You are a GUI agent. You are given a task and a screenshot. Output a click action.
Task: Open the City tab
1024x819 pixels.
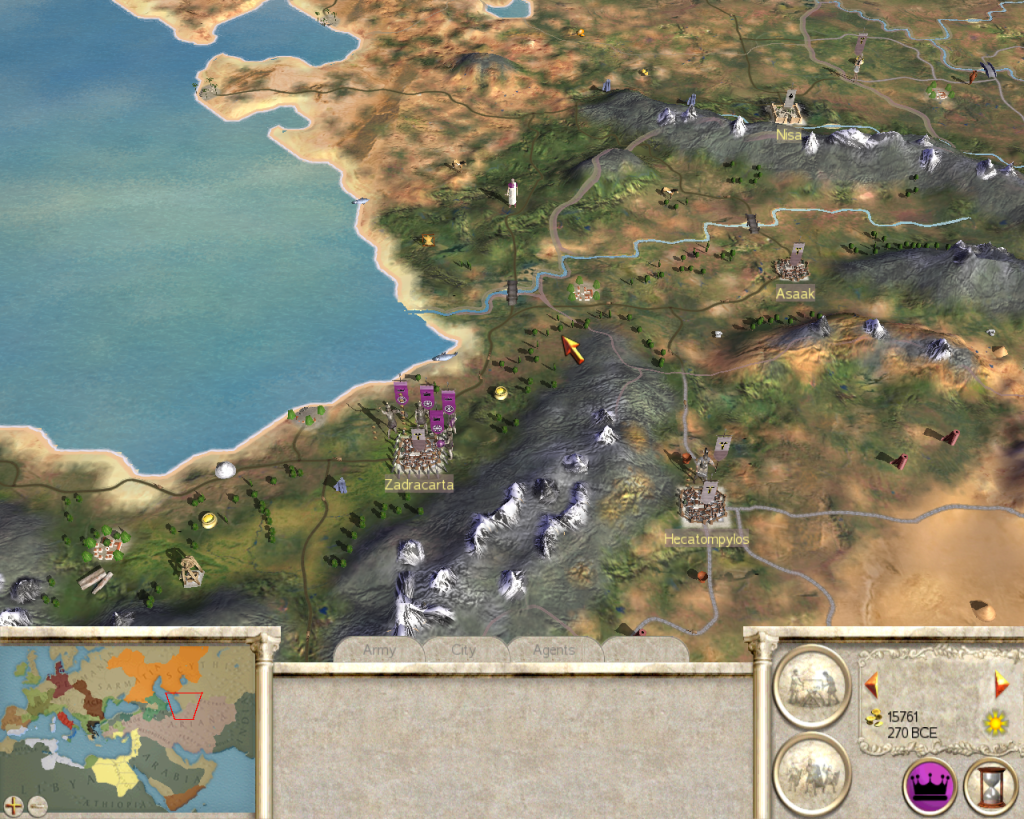click(463, 650)
